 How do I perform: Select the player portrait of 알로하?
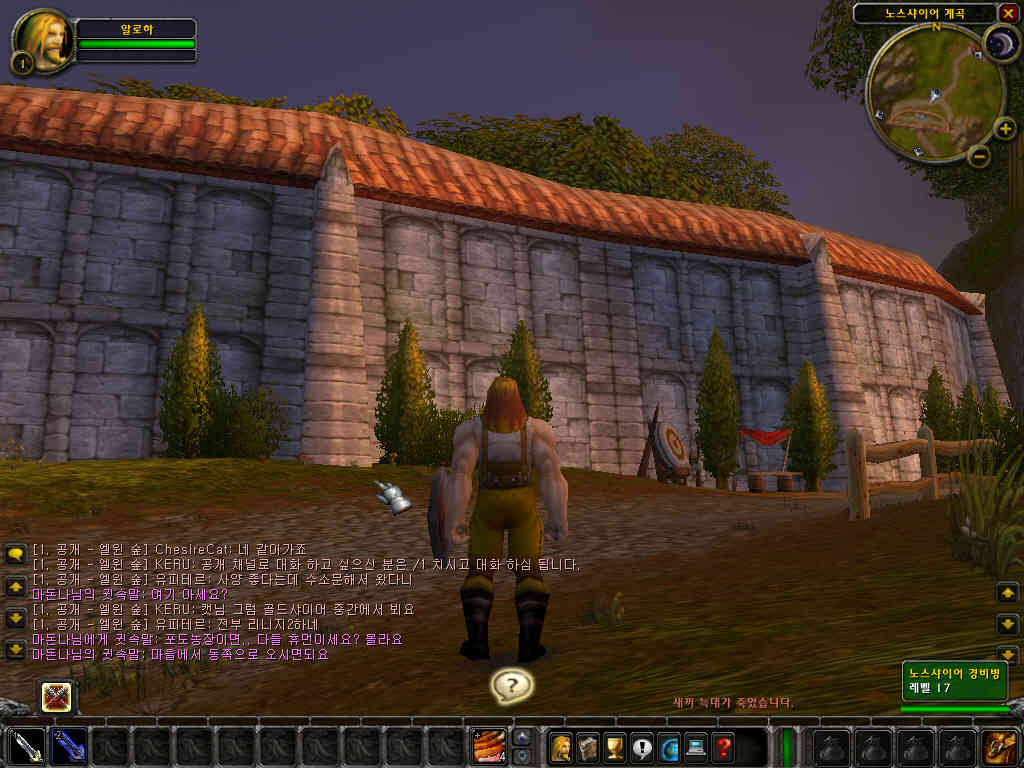click(x=42, y=40)
